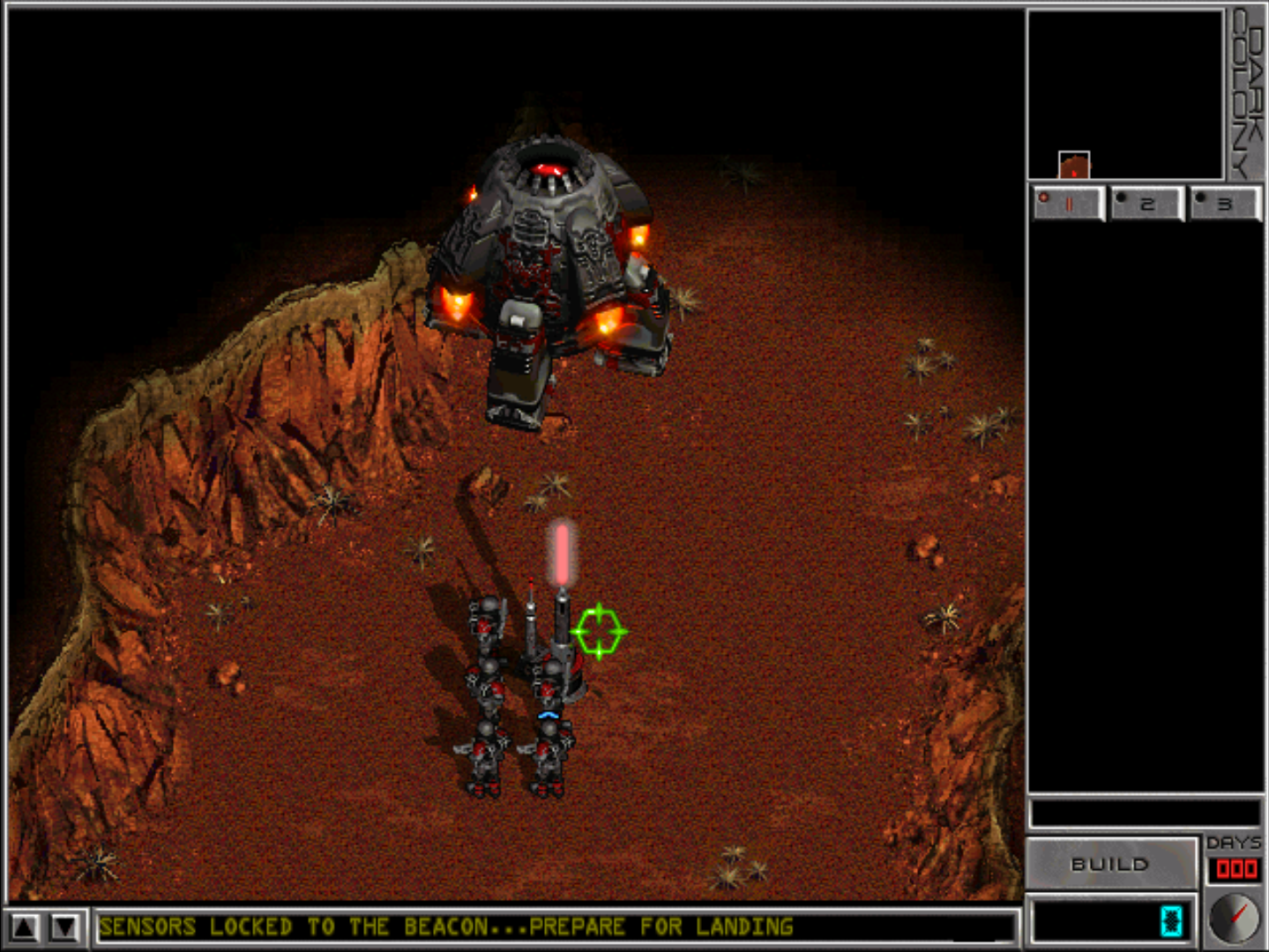This screenshot has height=952, width=1269.
Task: Select unit group 1
Action: (1068, 204)
